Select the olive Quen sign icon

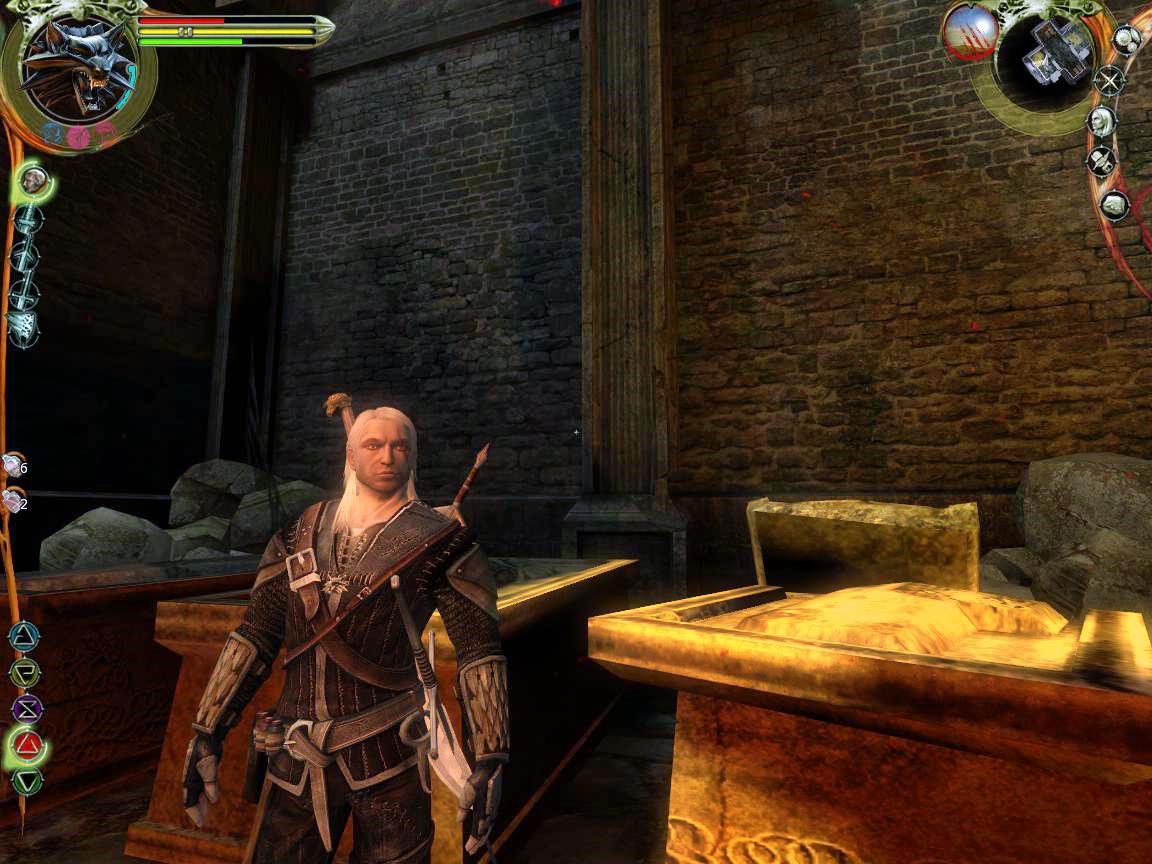click(23, 672)
